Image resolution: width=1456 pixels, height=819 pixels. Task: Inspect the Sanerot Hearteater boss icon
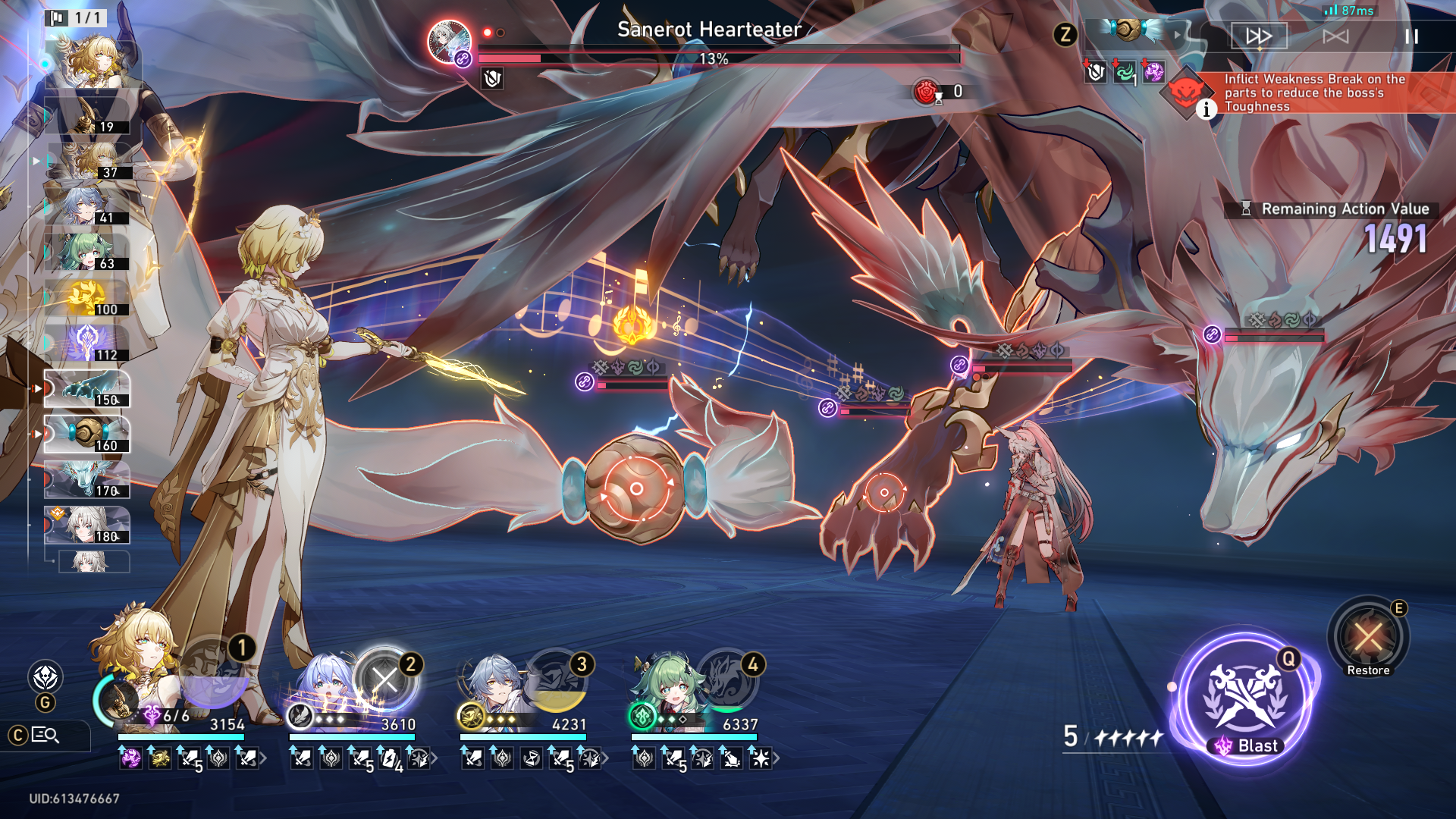coord(449,42)
